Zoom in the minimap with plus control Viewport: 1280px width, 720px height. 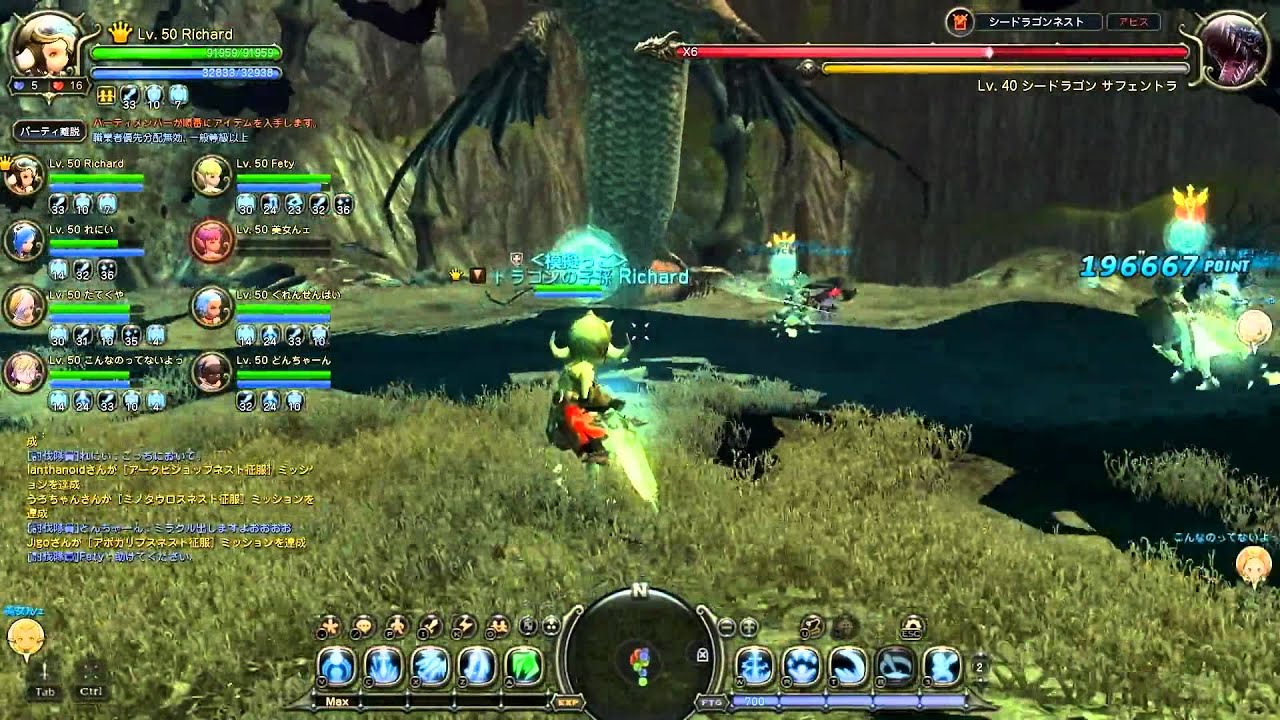tap(747, 627)
